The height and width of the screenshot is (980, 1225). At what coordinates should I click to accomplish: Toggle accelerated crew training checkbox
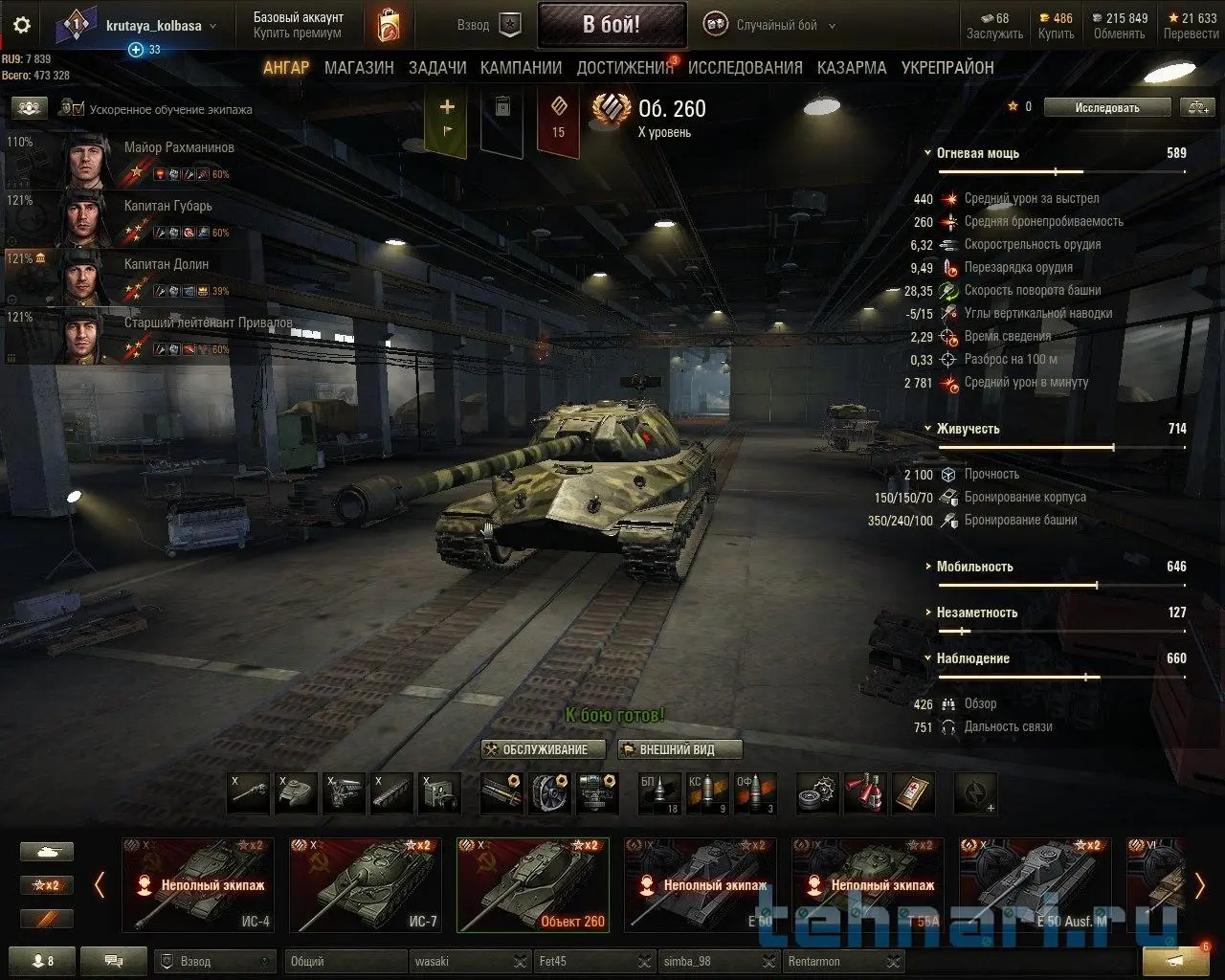(x=78, y=109)
